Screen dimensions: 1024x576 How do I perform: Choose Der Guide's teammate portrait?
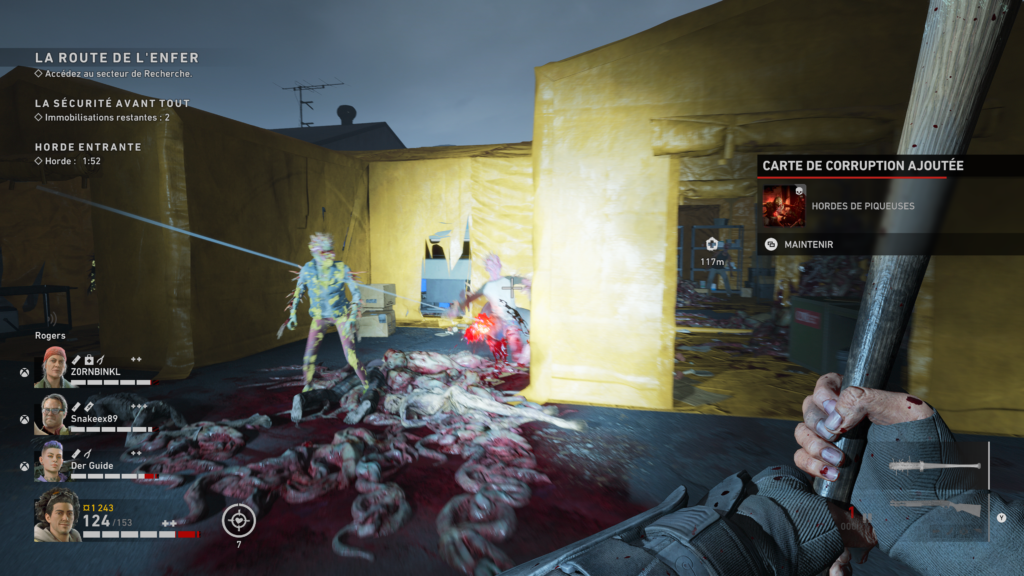(53, 461)
